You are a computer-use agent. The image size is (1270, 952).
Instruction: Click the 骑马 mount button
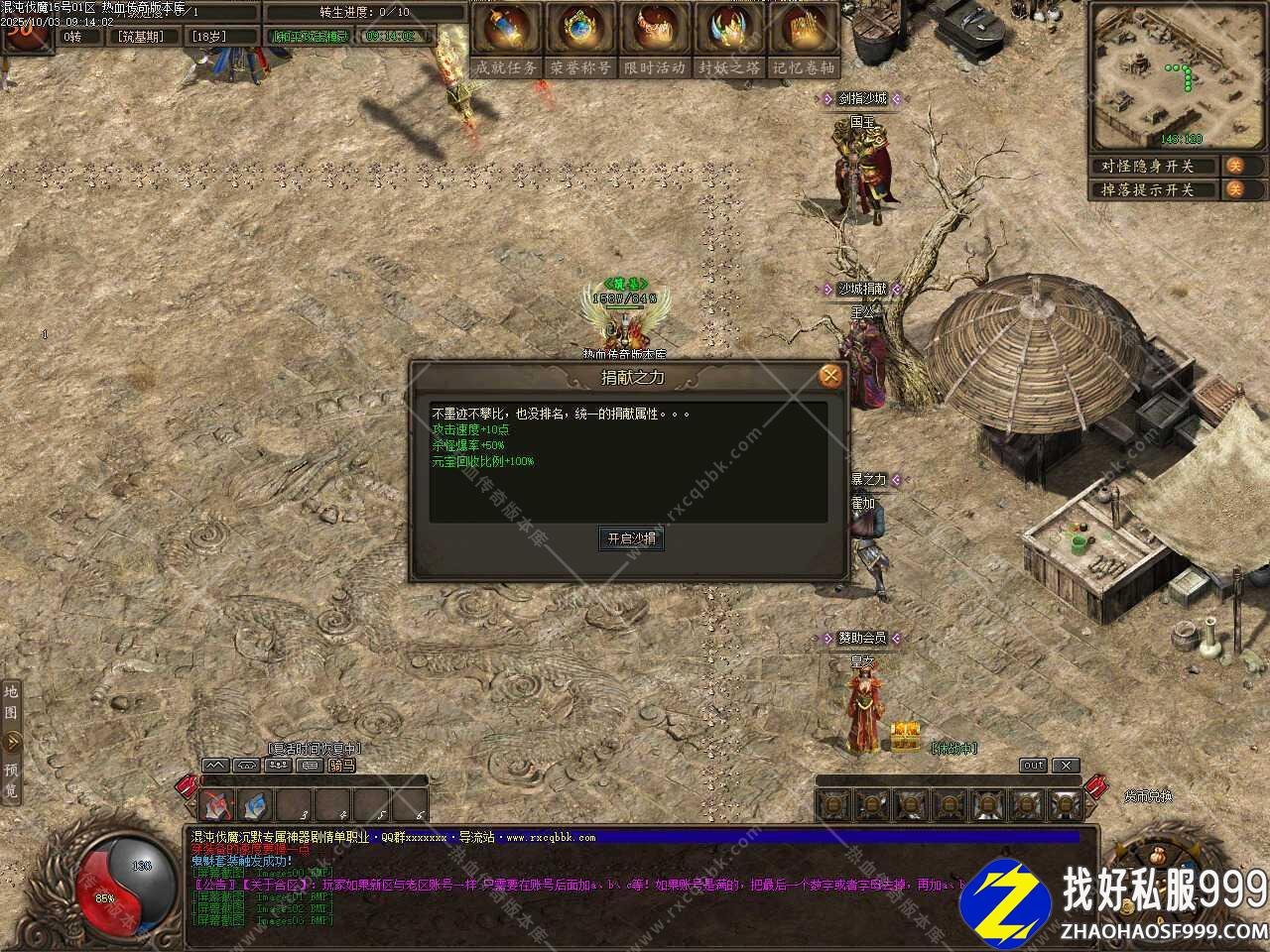click(x=342, y=766)
